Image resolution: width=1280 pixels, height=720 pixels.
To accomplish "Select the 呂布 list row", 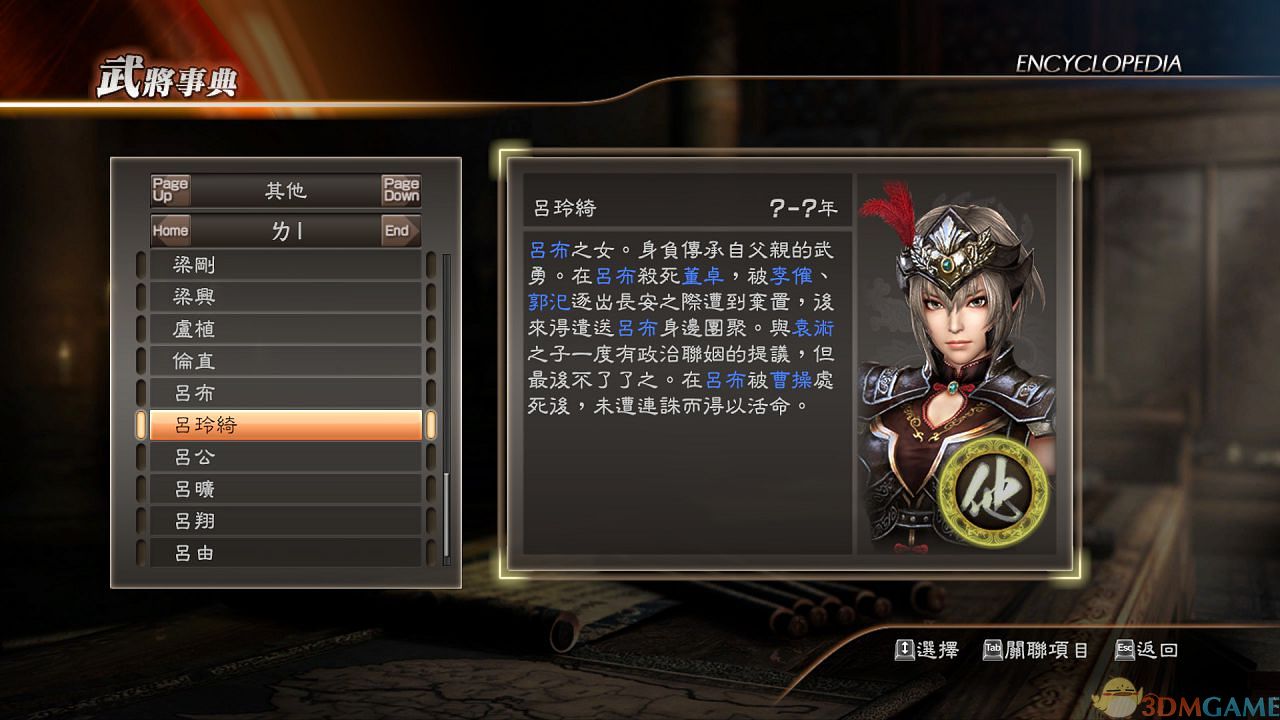I will pyautogui.click(x=285, y=393).
